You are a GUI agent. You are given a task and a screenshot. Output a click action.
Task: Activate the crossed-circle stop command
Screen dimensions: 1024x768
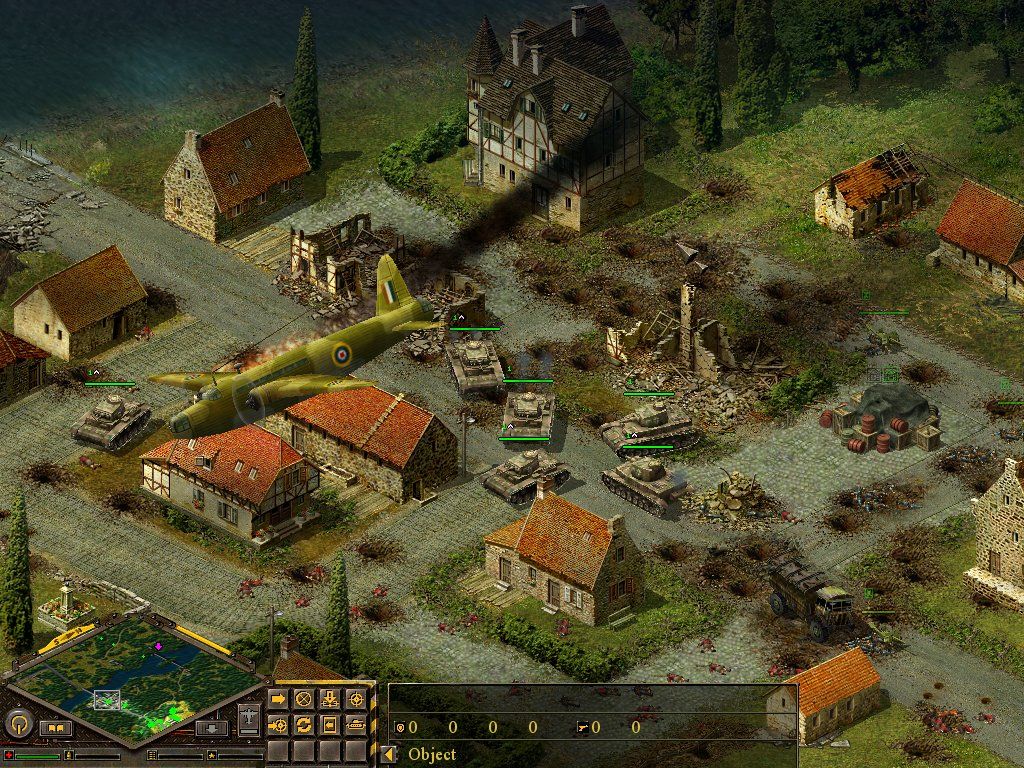point(303,698)
